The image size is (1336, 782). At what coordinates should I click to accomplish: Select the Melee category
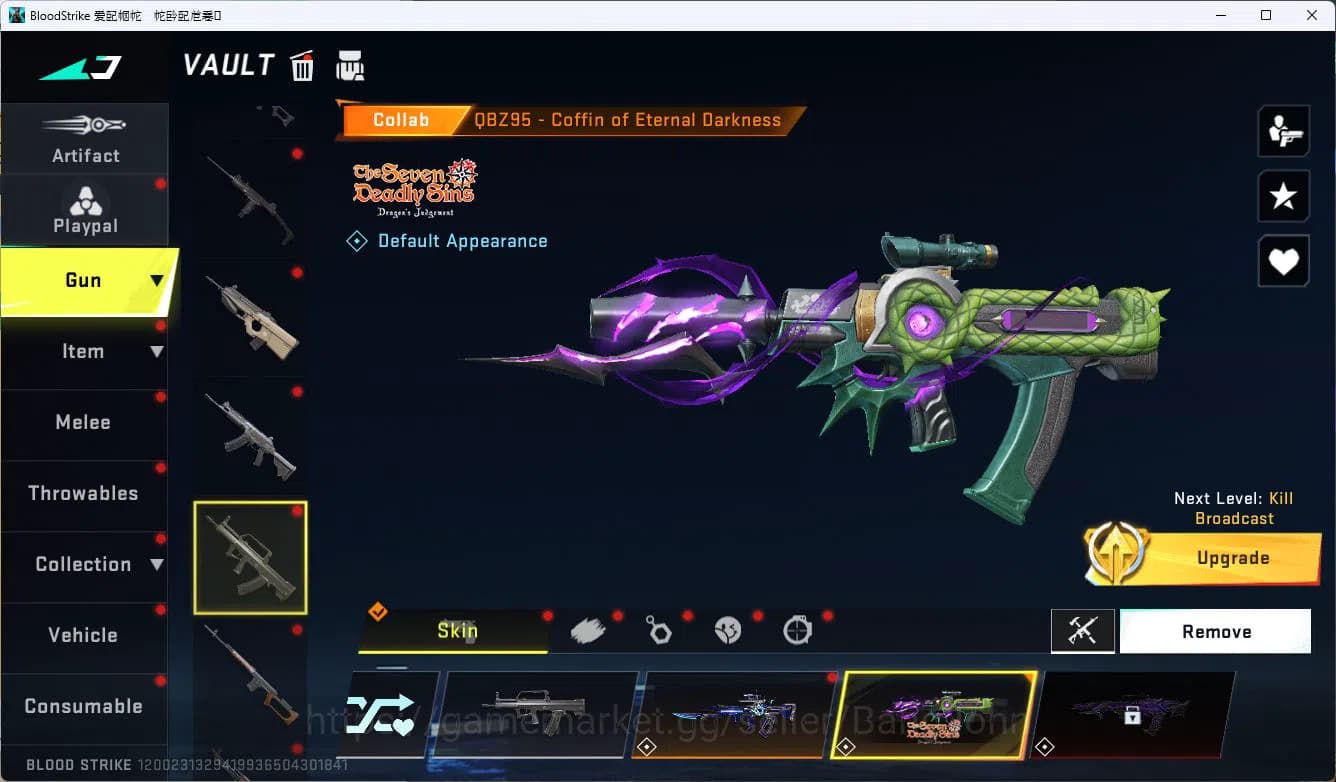[83, 423]
